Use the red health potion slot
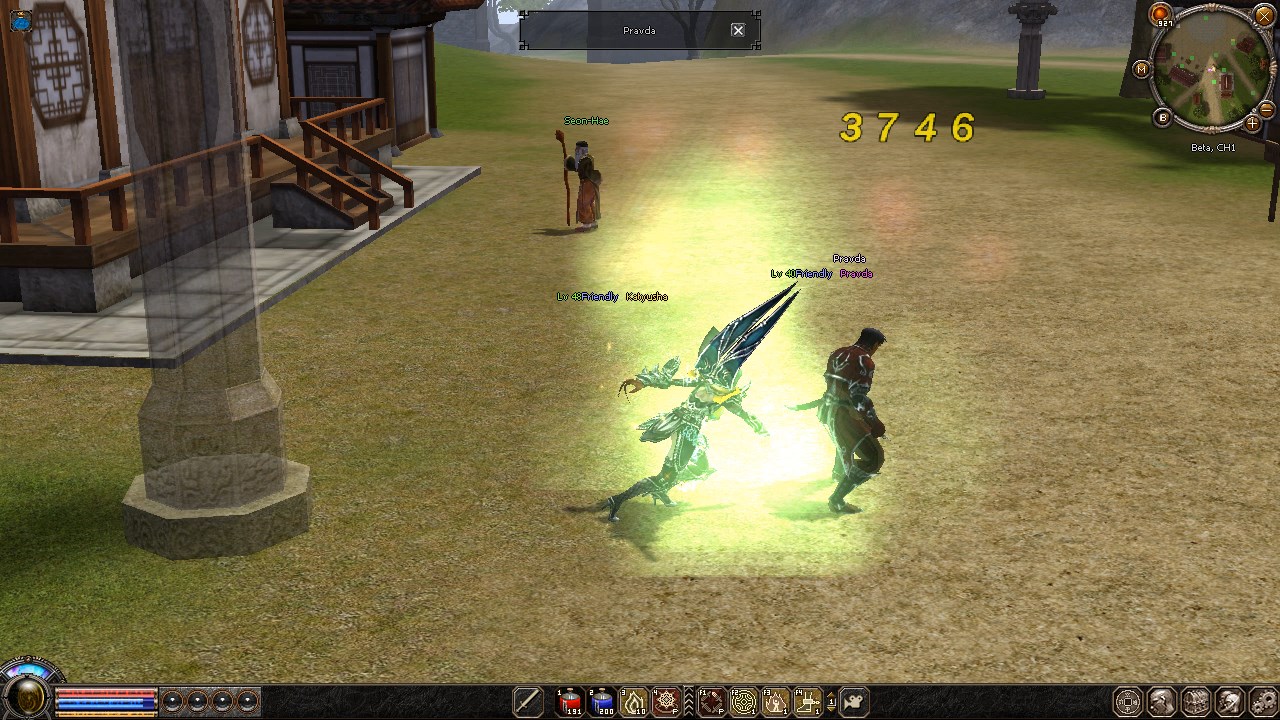1280x720 pixels. click(571, 702)
